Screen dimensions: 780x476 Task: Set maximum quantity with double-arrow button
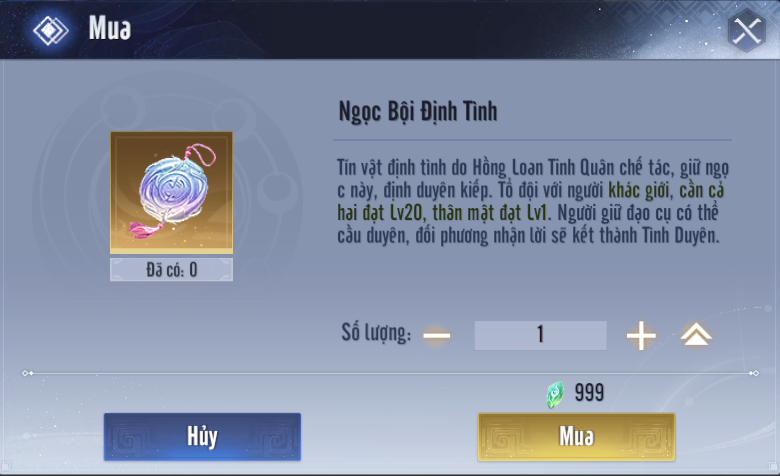pos(696,336)
